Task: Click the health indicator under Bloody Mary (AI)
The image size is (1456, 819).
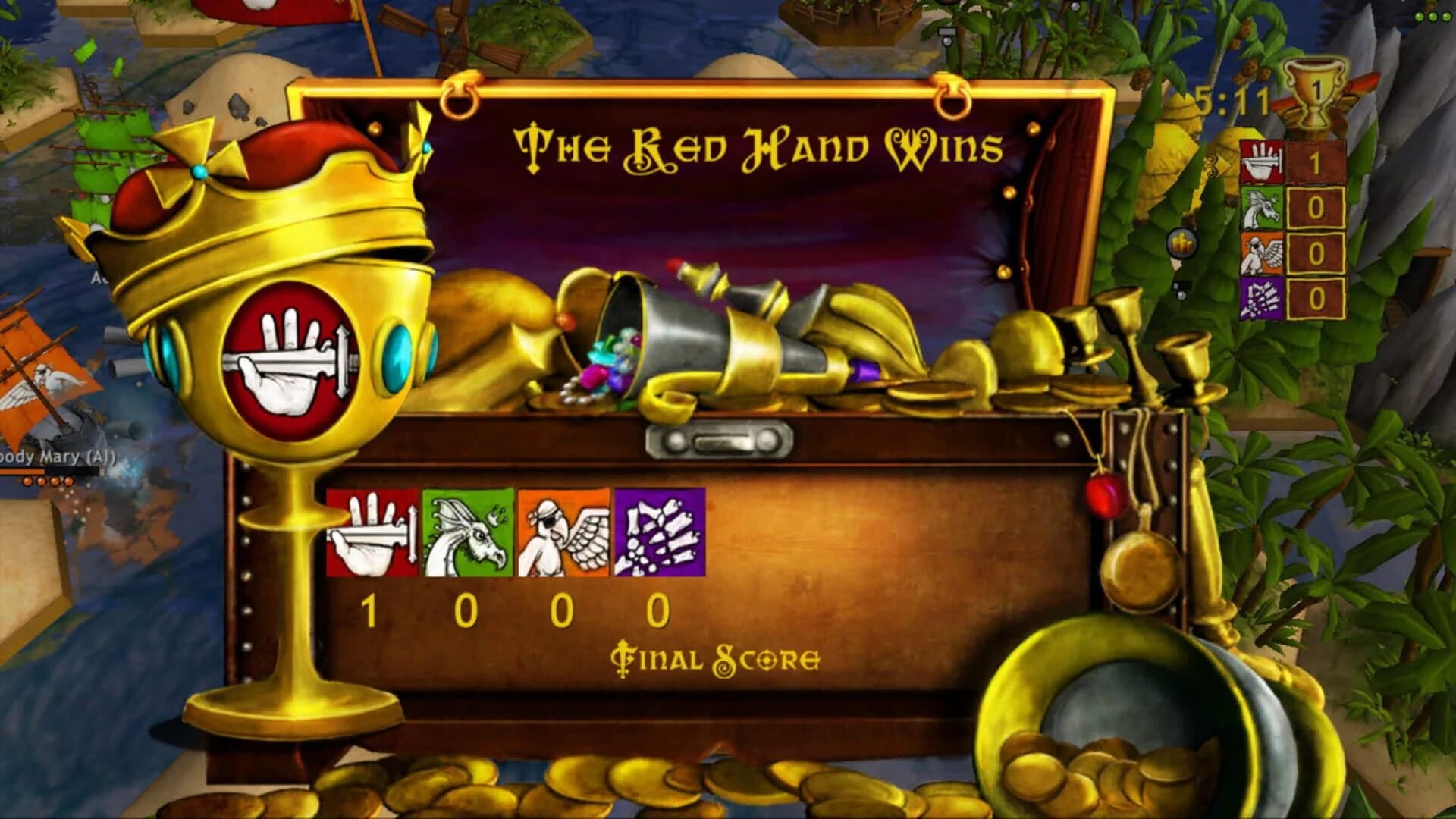Action: (x=23, y=471)
